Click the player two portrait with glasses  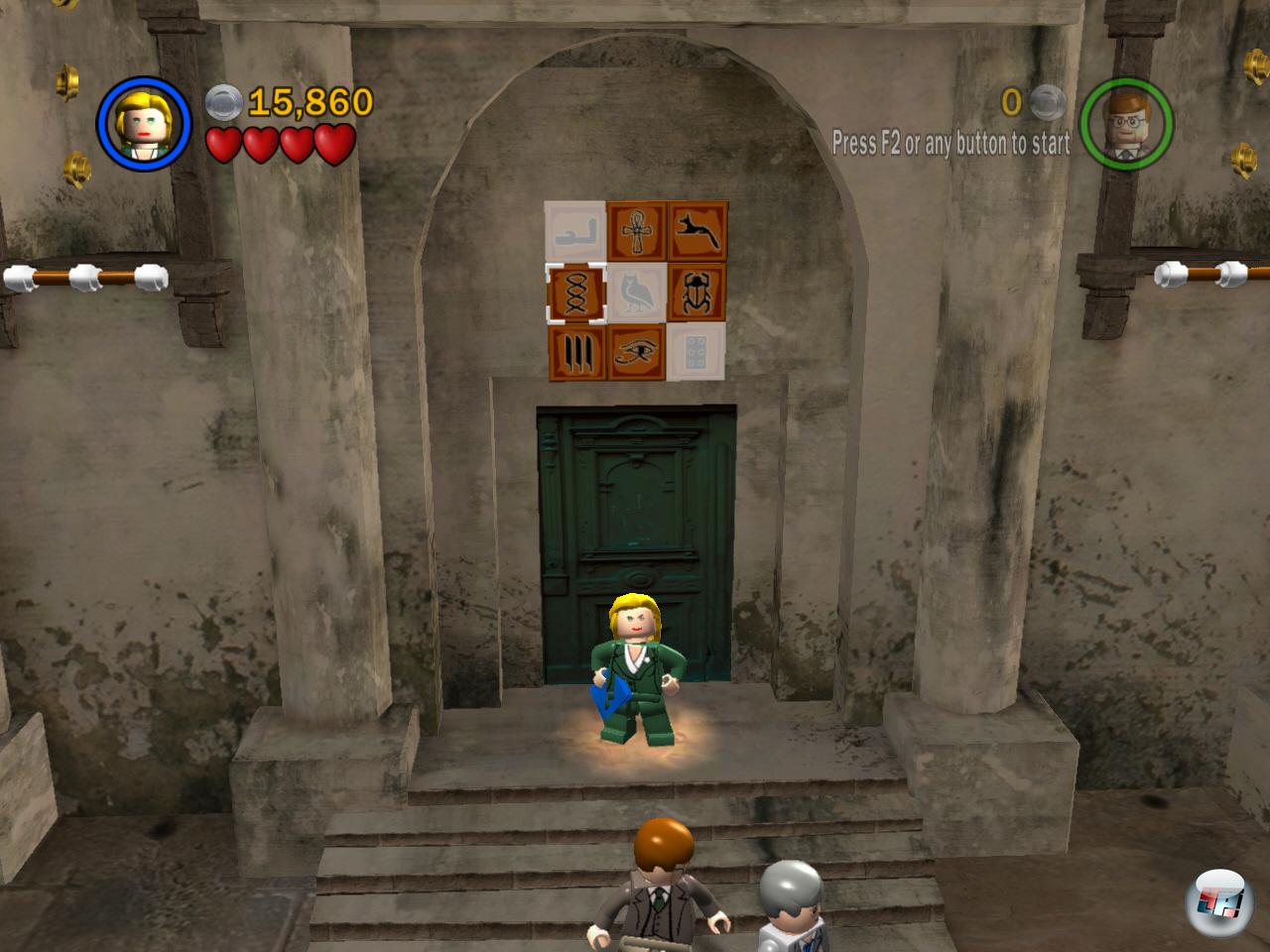pyautogui.click(x=1126, y=124)
